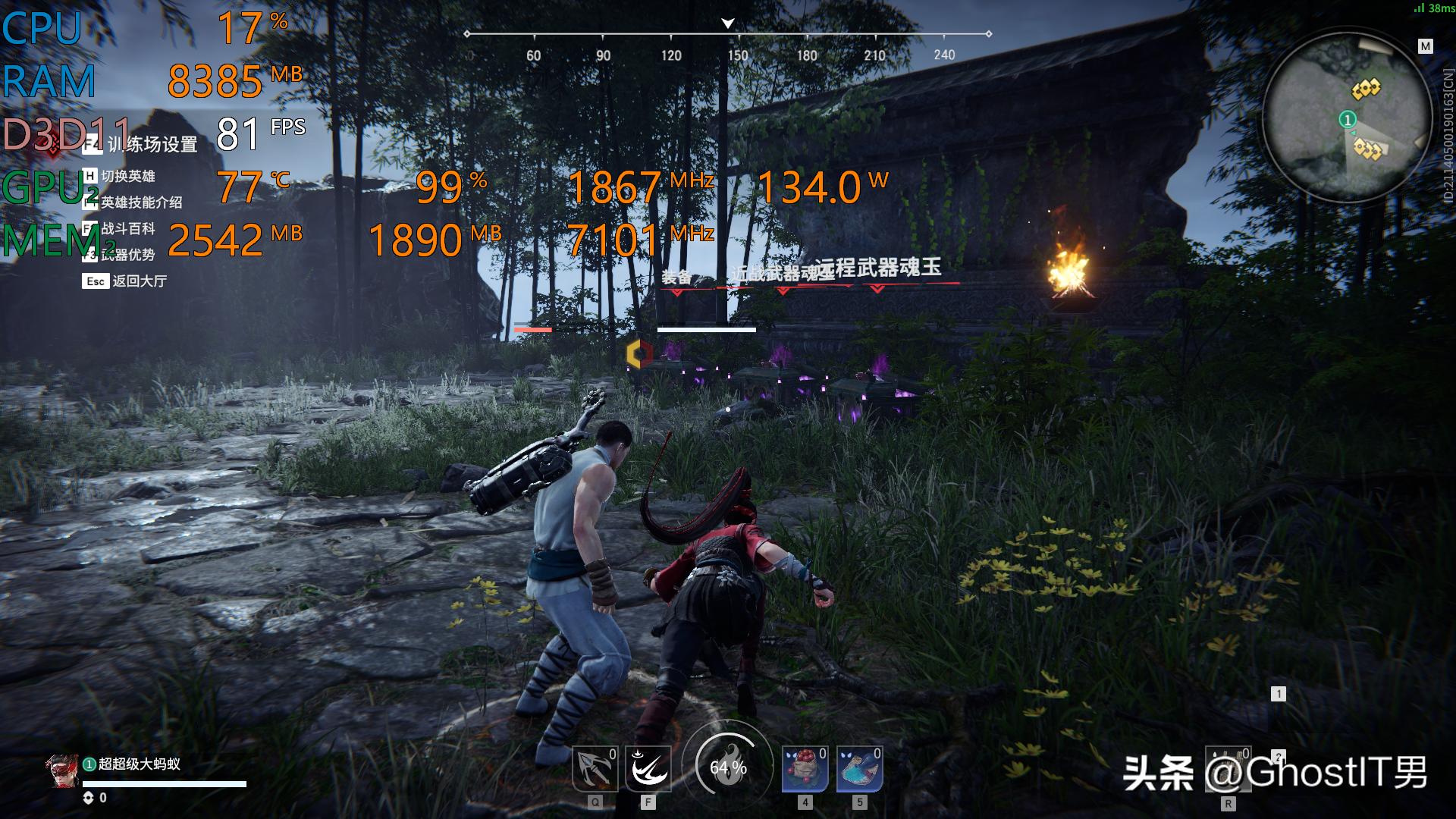The image size is (1456, 819).
Task: Use the red berry bag item
Action: coord(805,769)
